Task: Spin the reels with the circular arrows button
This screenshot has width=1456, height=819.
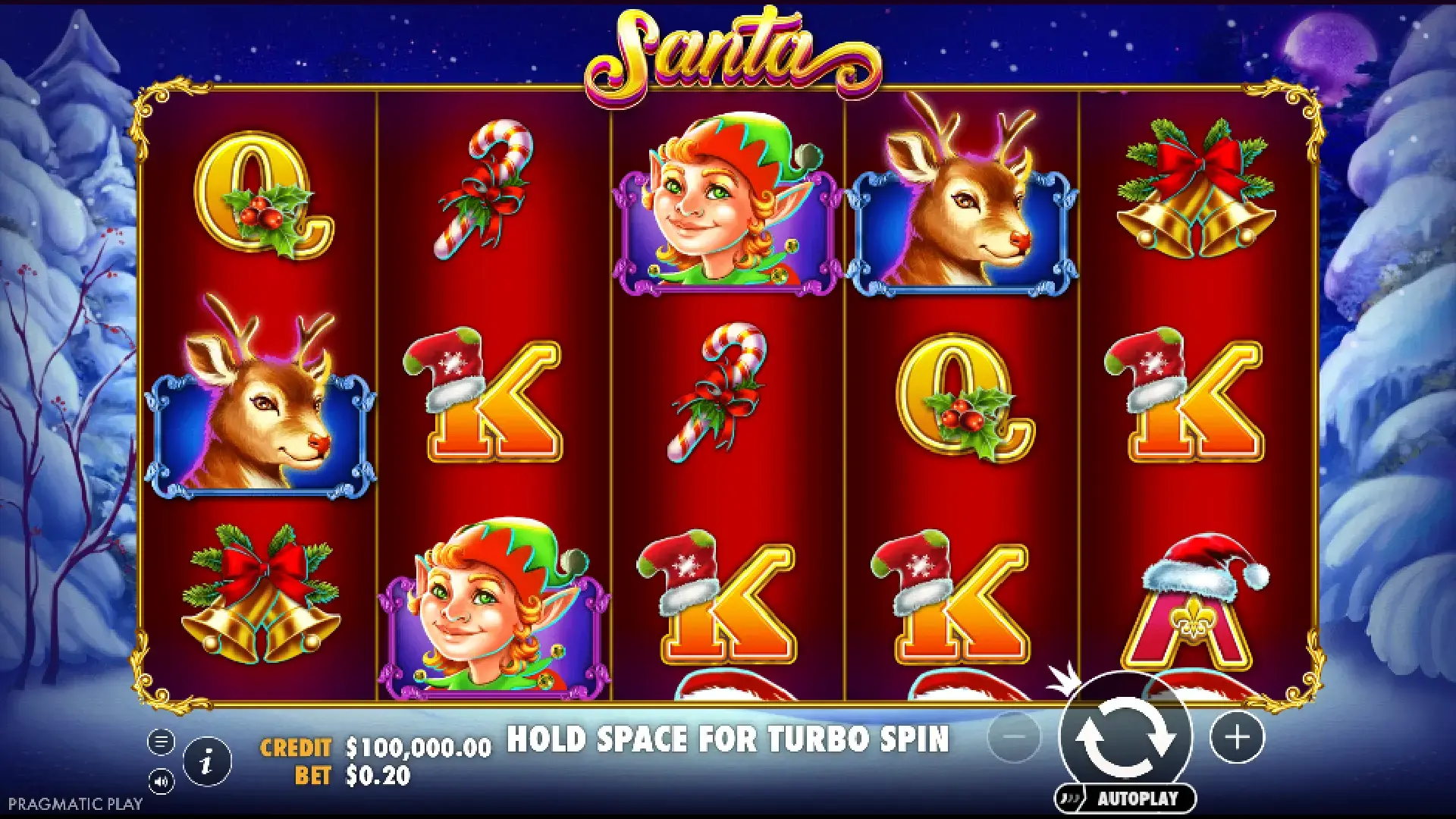Action: coord(1125,737)
